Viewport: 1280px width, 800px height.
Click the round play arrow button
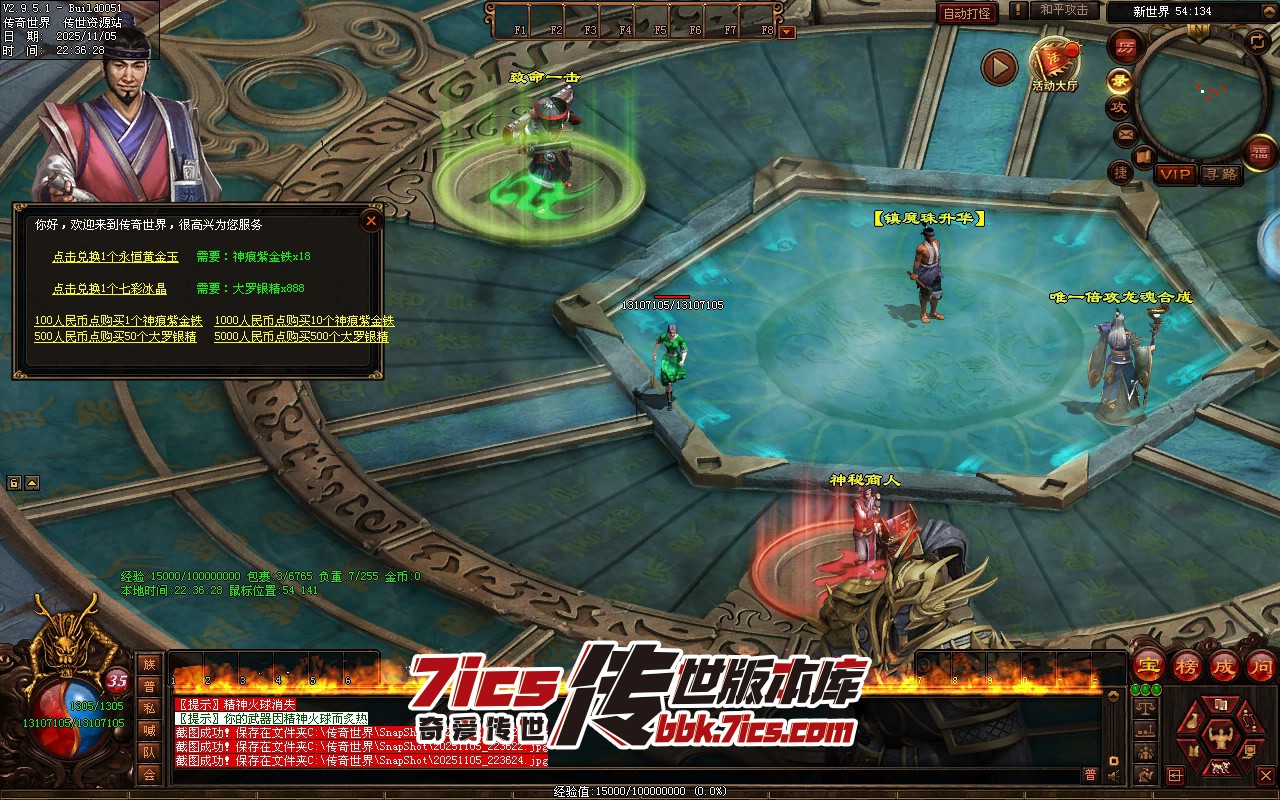point(998,67)
